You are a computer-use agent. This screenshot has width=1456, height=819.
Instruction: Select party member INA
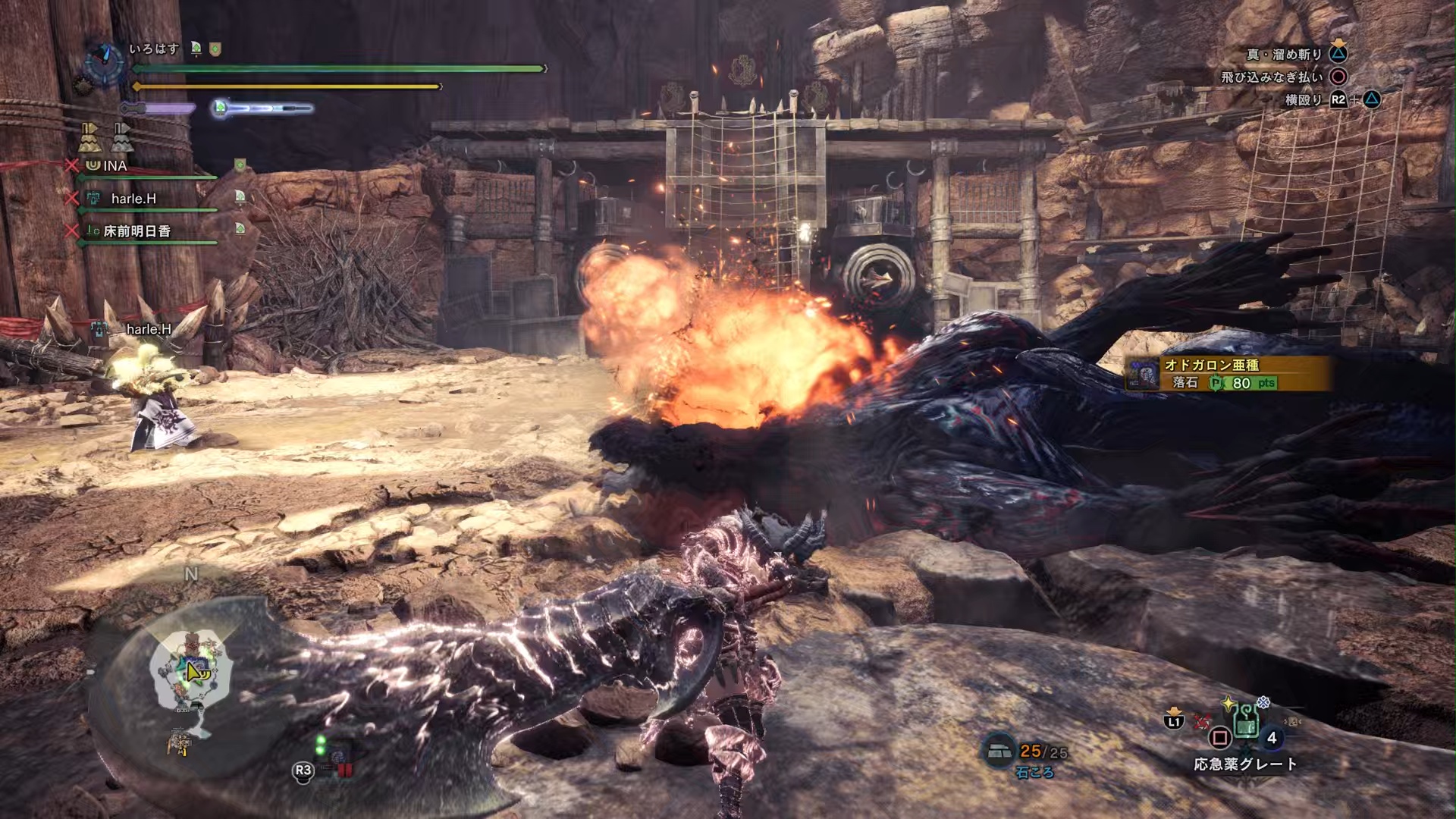[115, 165]
